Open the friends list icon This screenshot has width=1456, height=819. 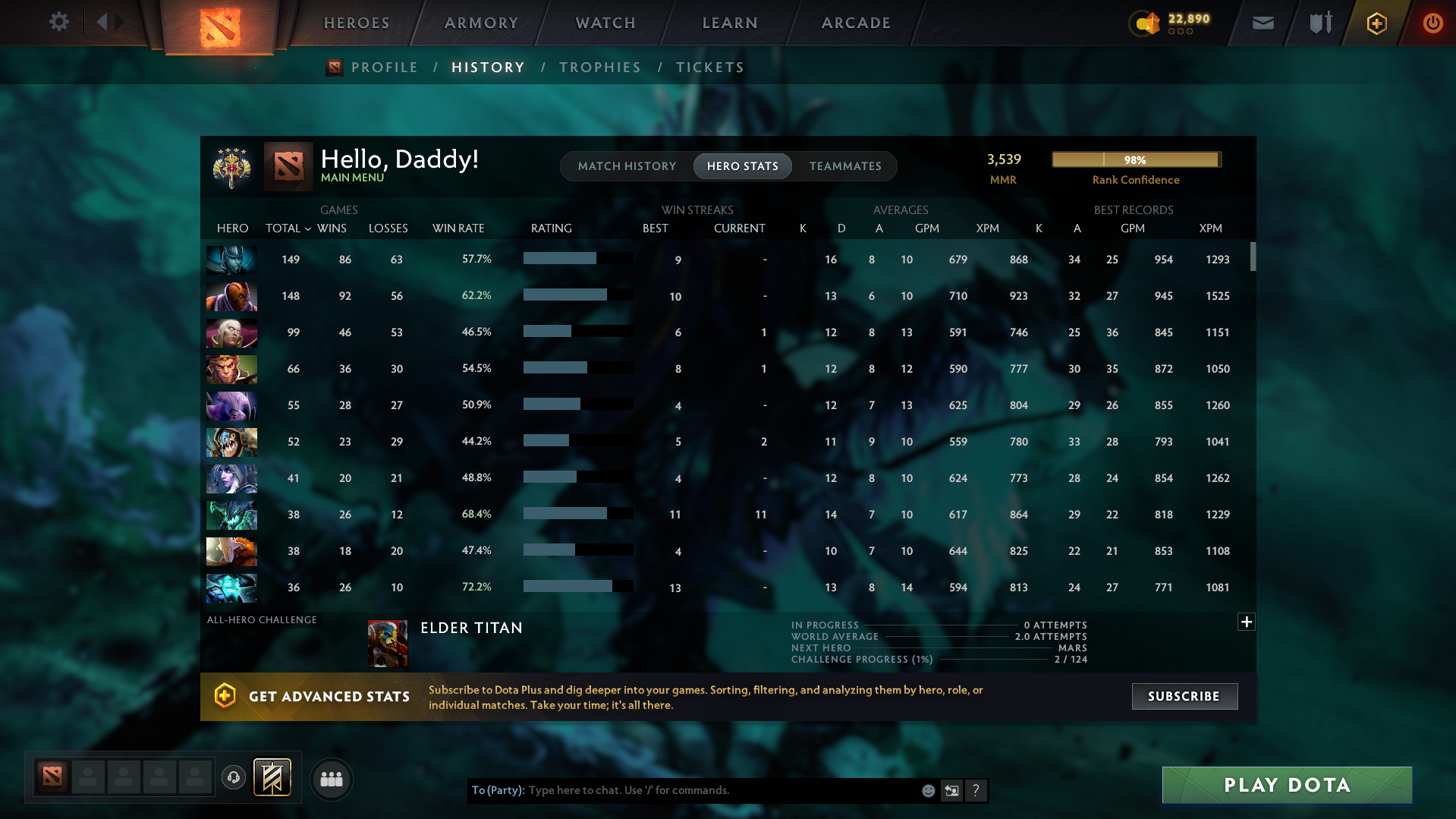coord(331,779)
